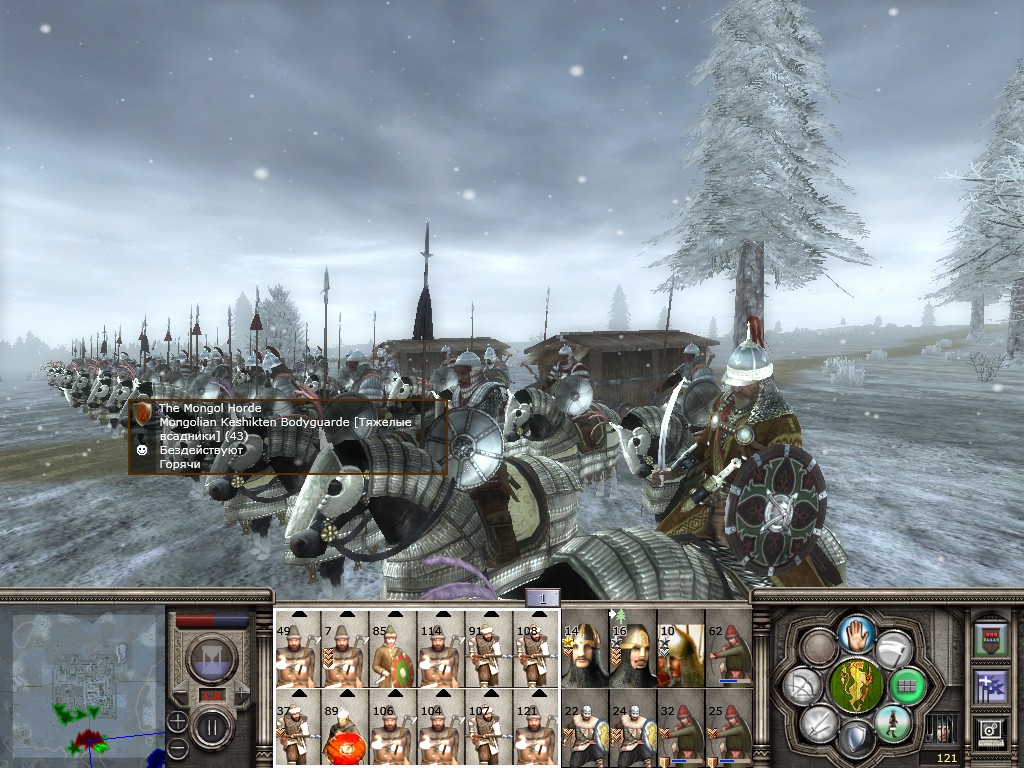The width and height of the screenshot is (1024, 768).
Task: Click the central green faction emblem button
Action: 857,686
